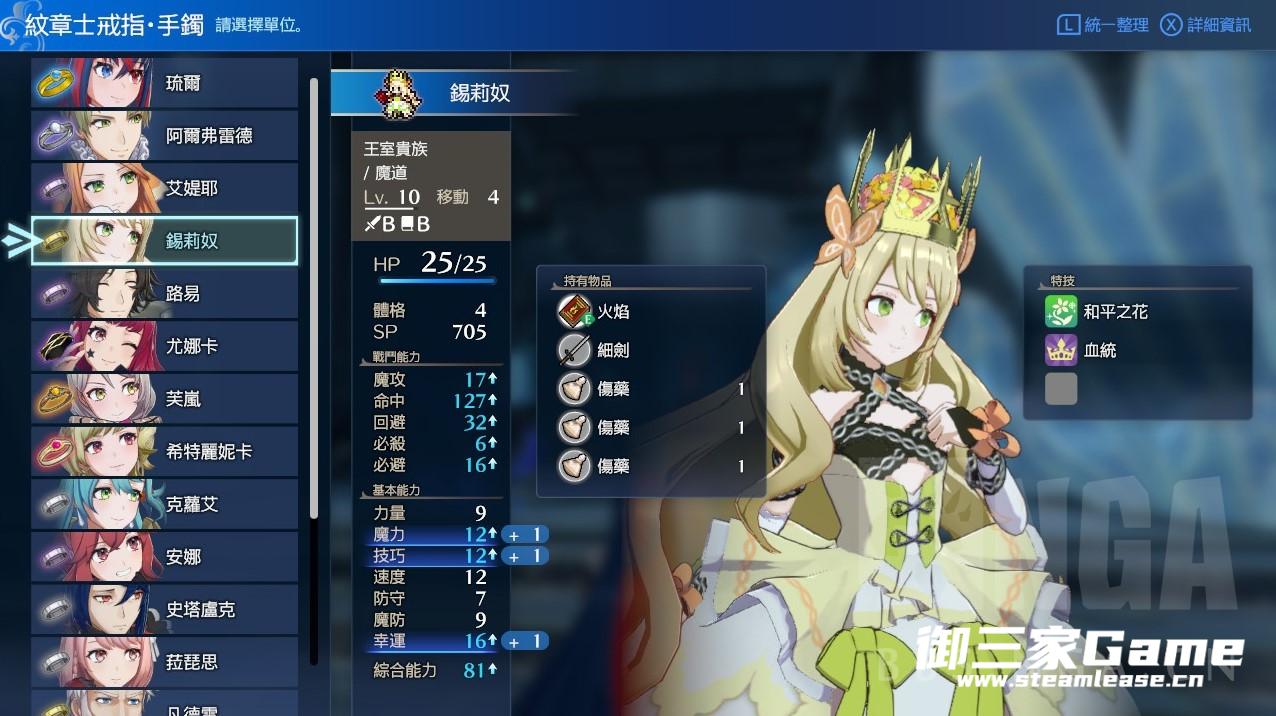Choose the unit 尤娜卡

pos(165,346)
